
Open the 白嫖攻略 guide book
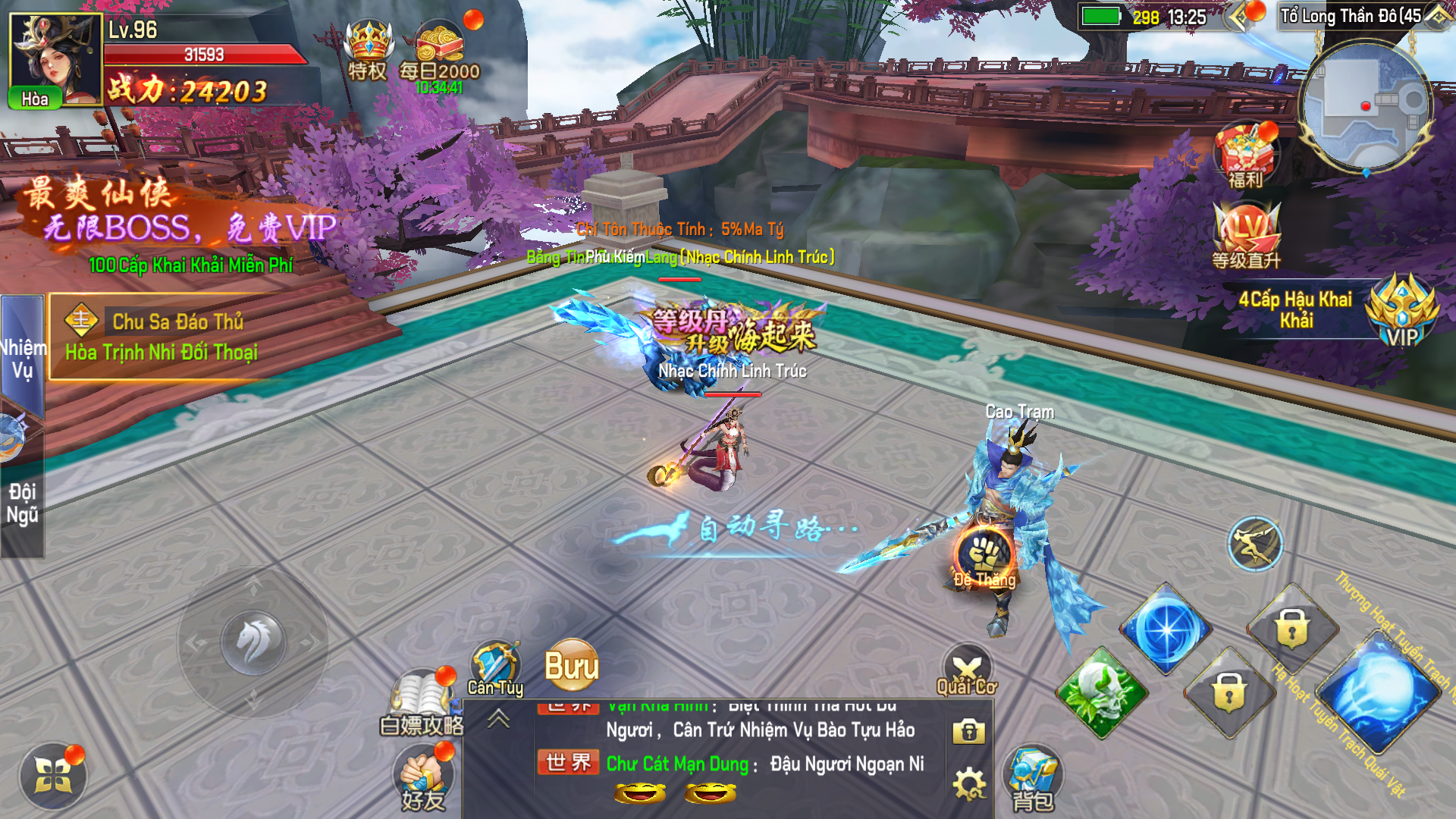422,701
